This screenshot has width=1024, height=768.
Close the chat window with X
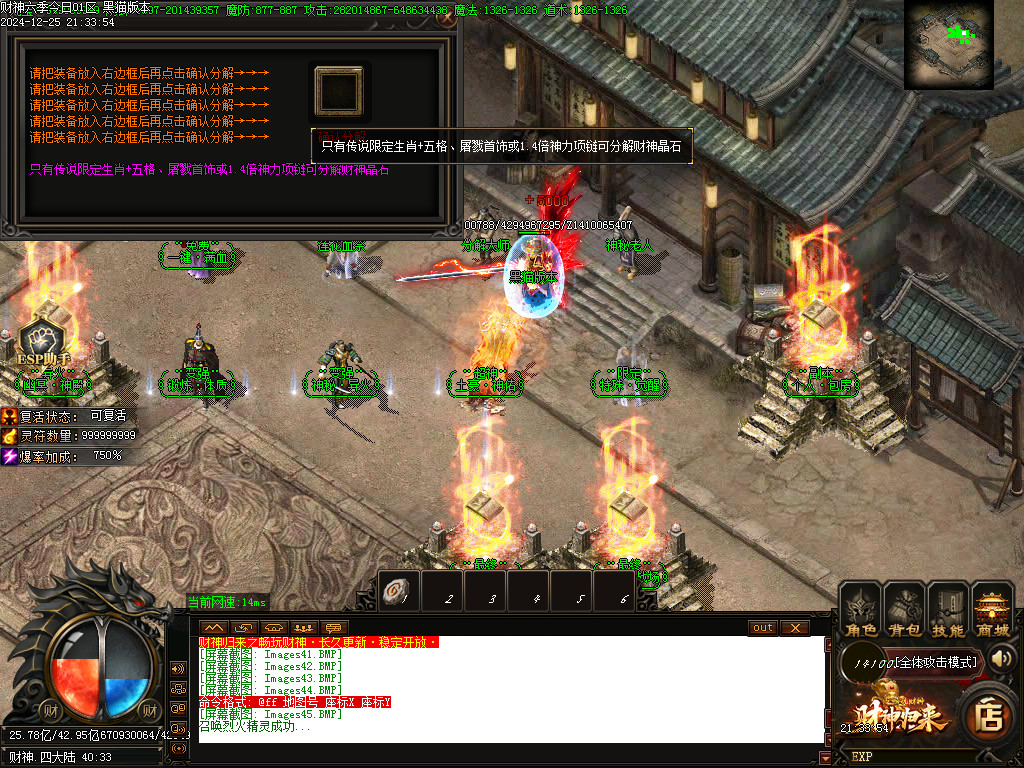[x=794, y=628]
